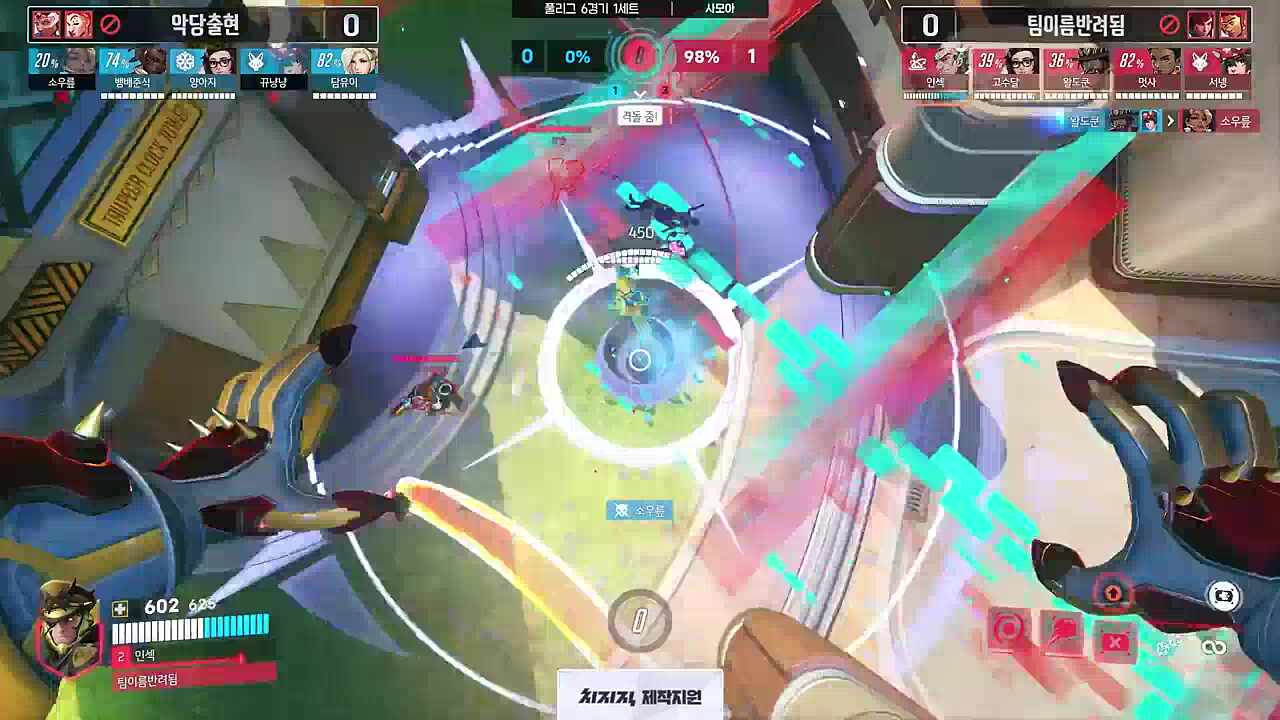Click the fox emblem on 규낭냥's card
1280x720 pixels.
pyautogui.click(x=256, y=62)
